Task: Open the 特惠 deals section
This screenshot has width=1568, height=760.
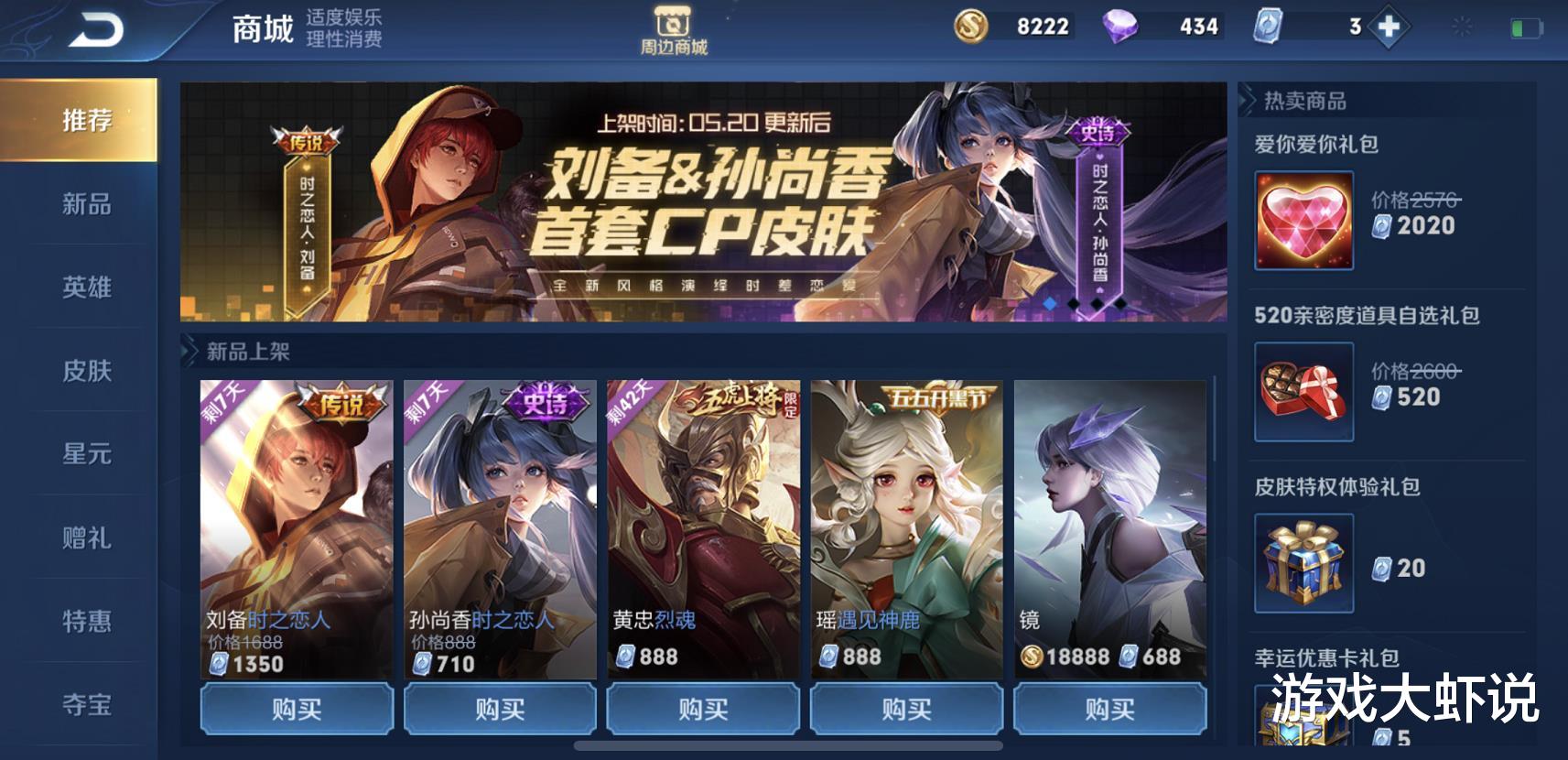Action: coord(86,621)
